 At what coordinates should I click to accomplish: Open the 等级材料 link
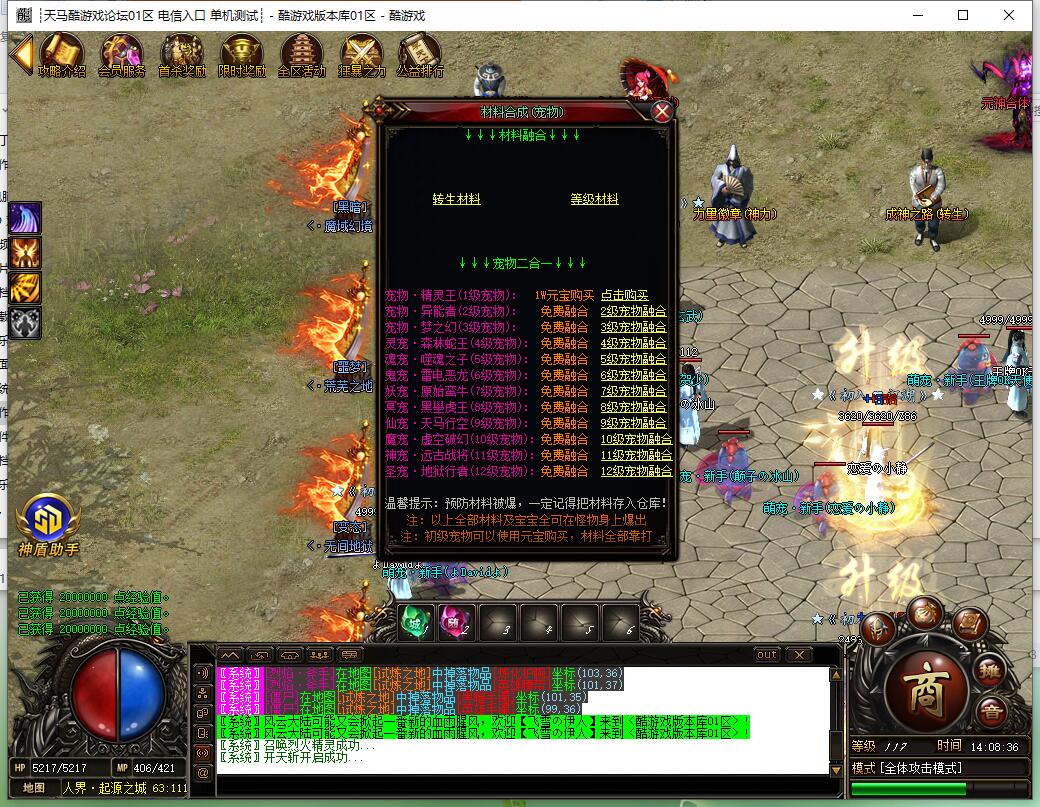[594, 200]
